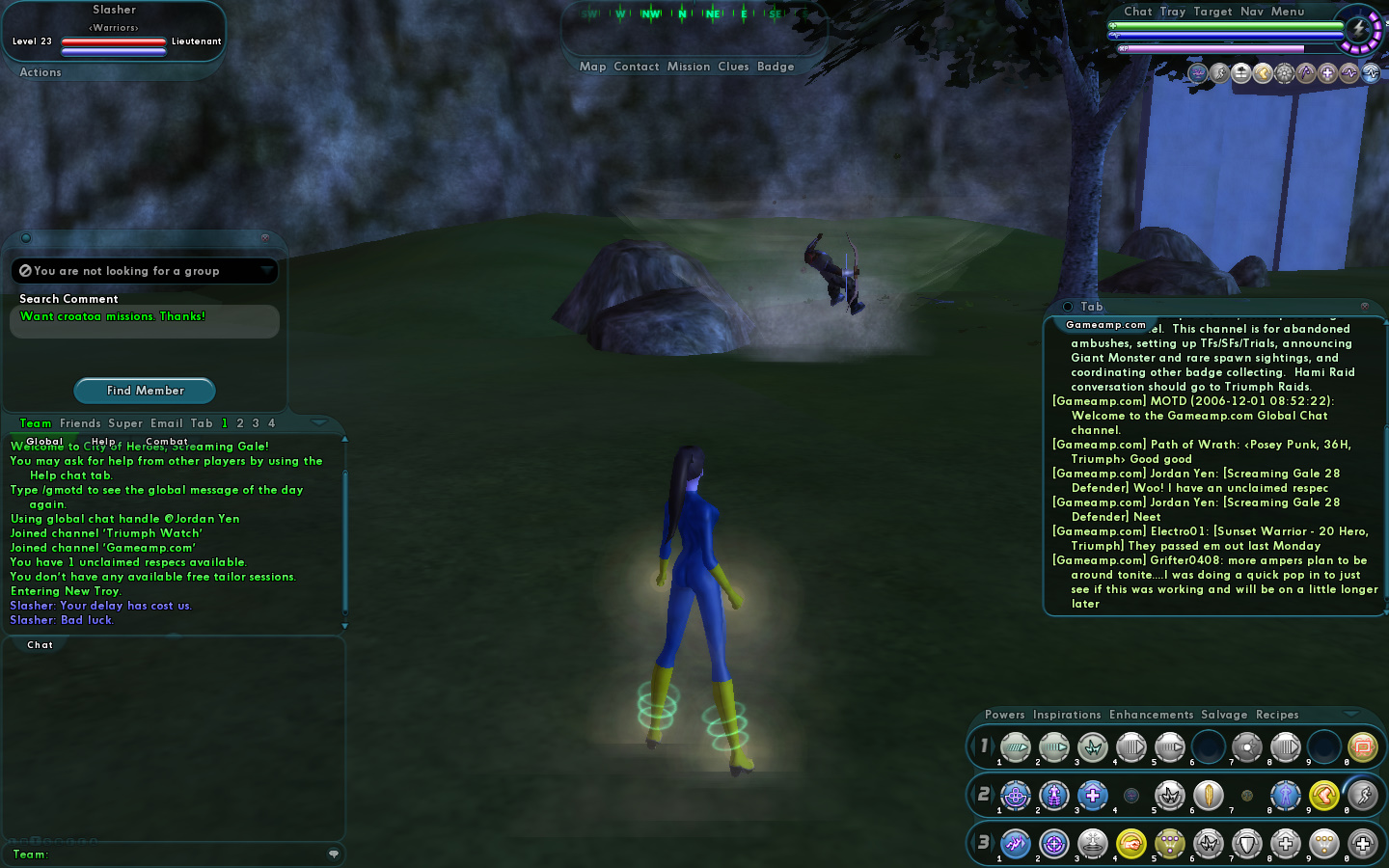Switch to the Super group tab

125,423
